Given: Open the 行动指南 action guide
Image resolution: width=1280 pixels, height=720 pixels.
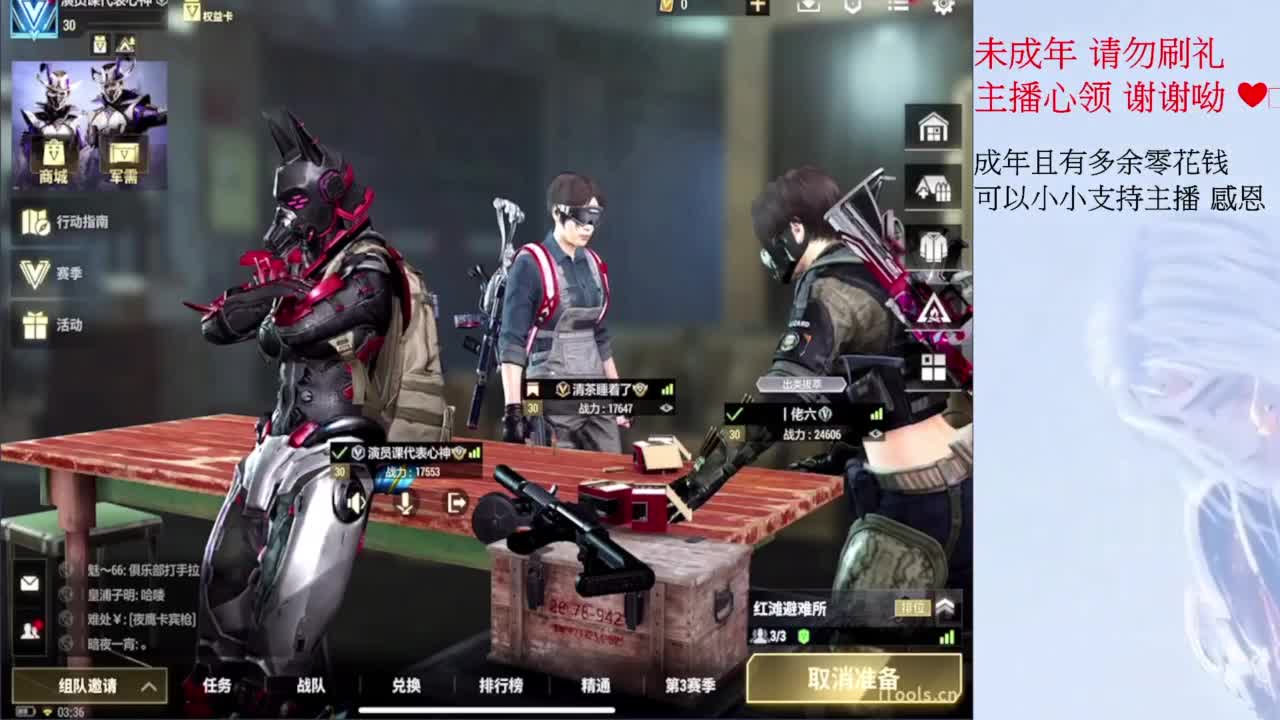Looking at the screenshot, I should coord(60,222).
